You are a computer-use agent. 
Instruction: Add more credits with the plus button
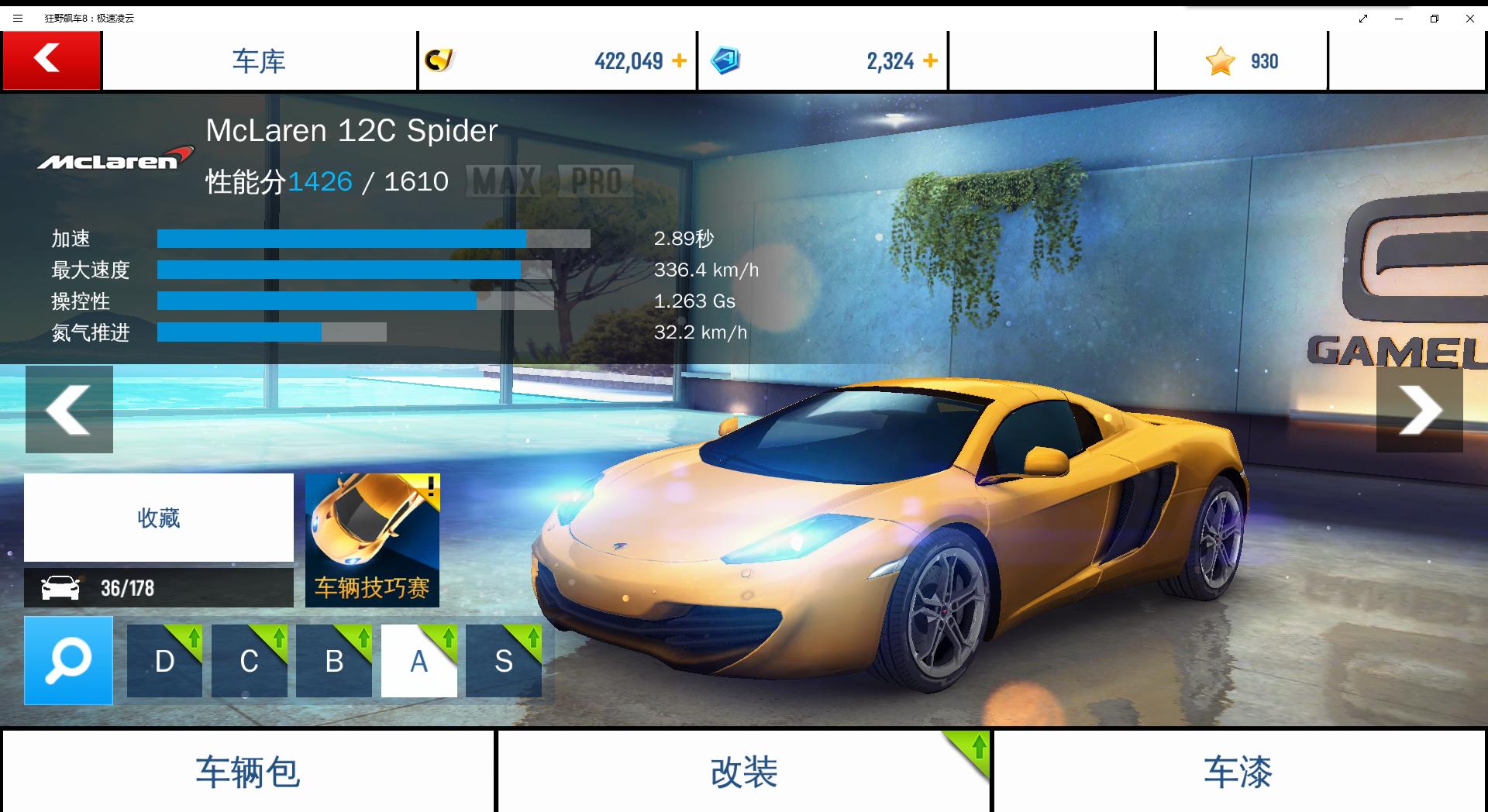click(679, 60)
